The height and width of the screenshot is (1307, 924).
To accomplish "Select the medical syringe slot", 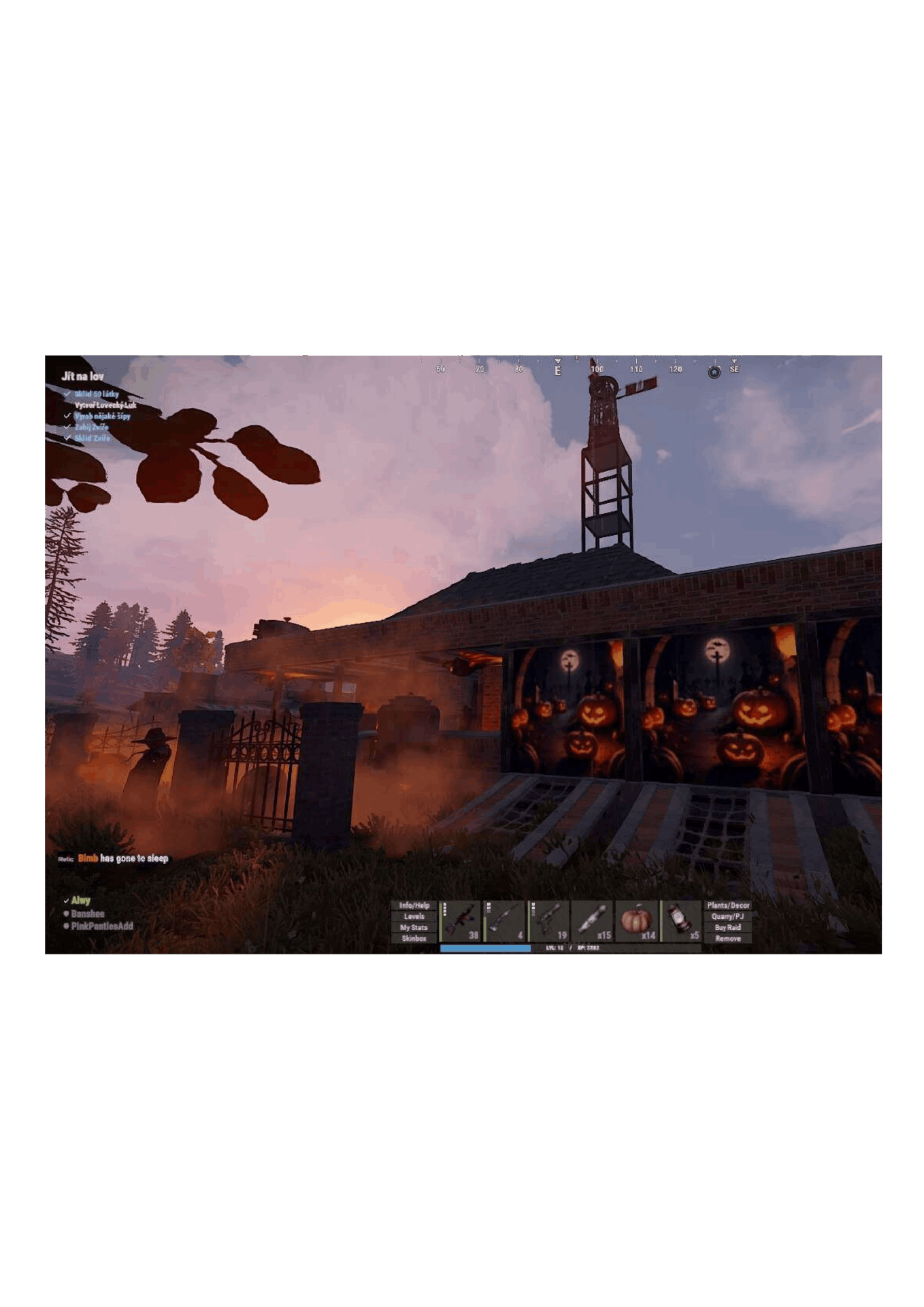I will tap(592, 921).
